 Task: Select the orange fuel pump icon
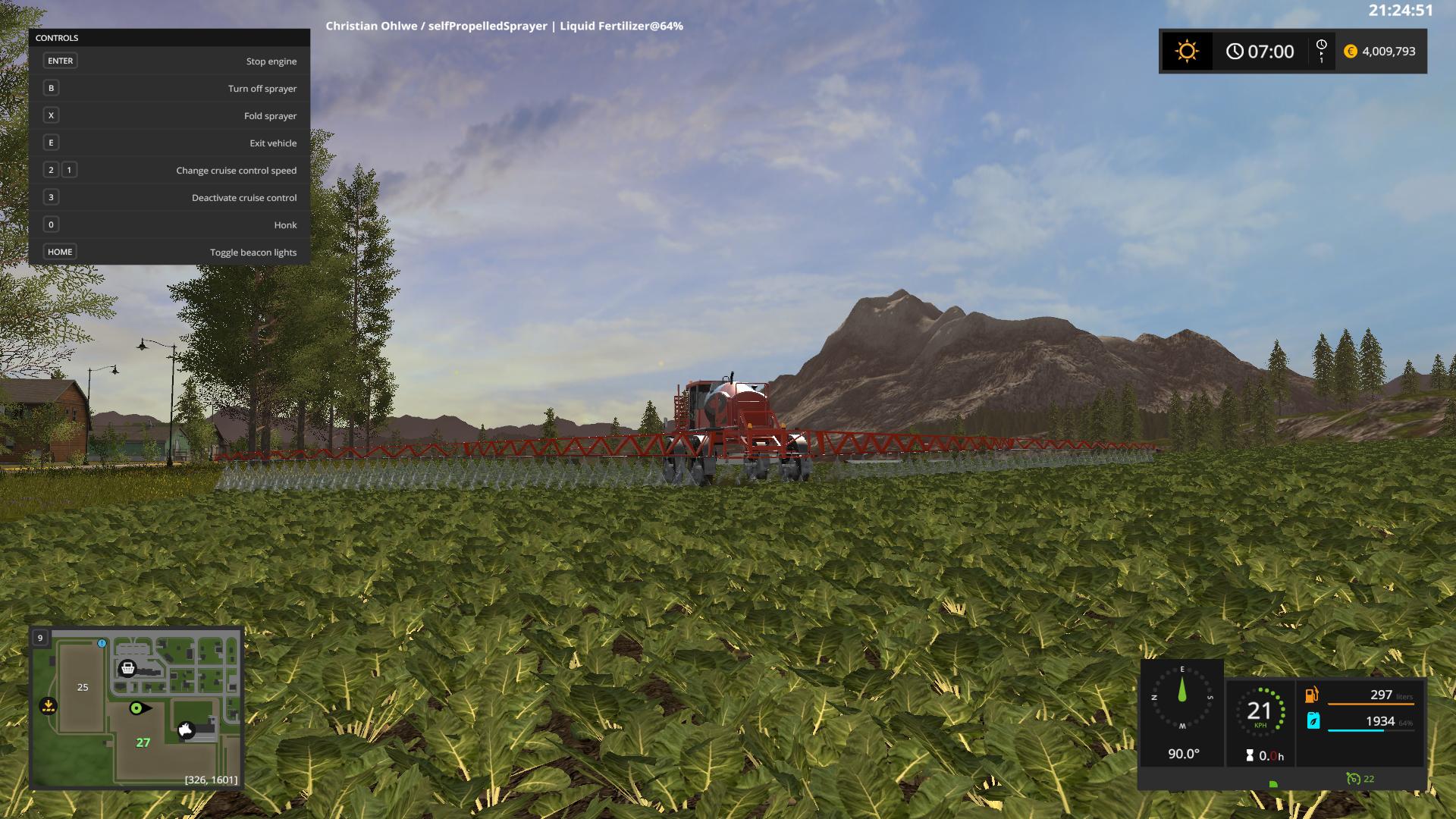point(1312,695)
